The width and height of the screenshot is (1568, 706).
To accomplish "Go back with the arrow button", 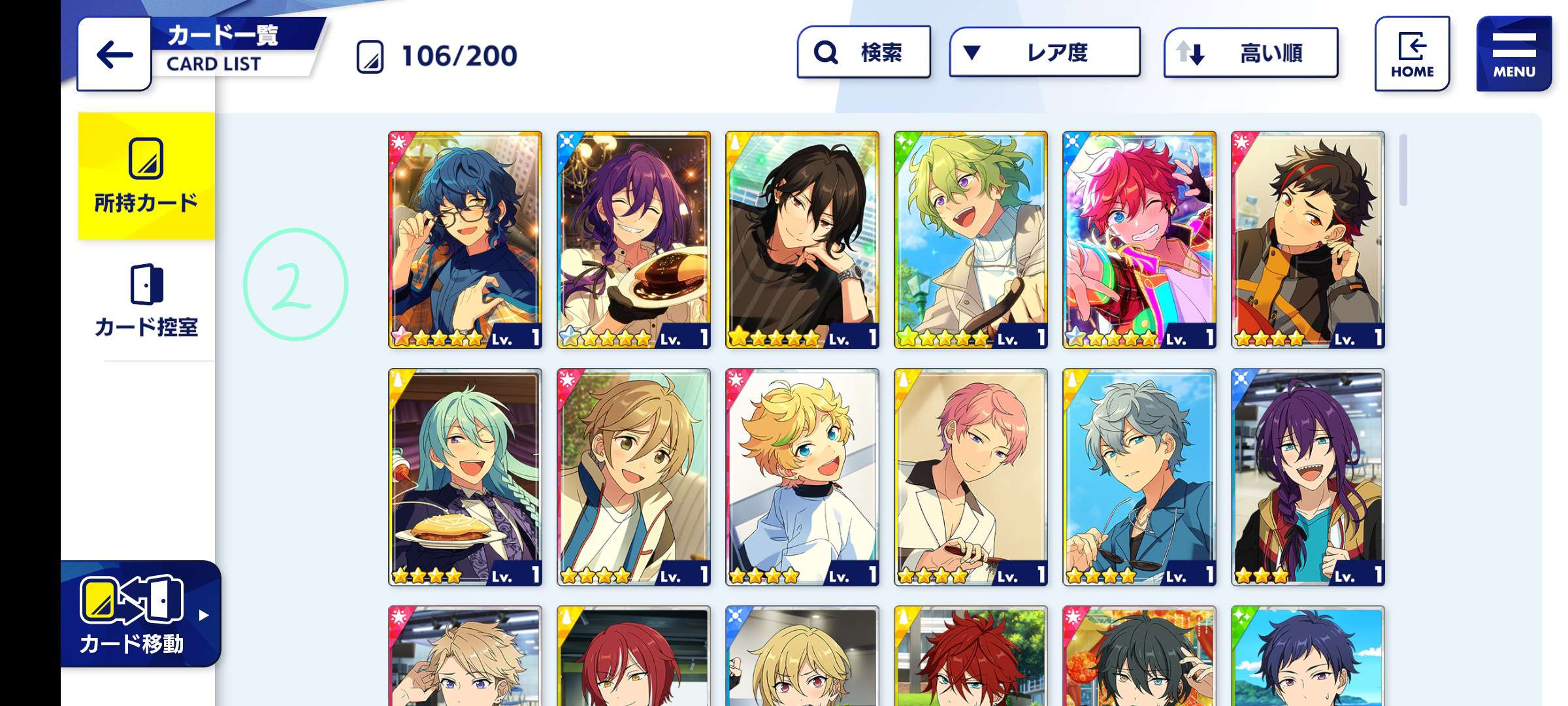I will pyautogui.click(x=114, y=54).
